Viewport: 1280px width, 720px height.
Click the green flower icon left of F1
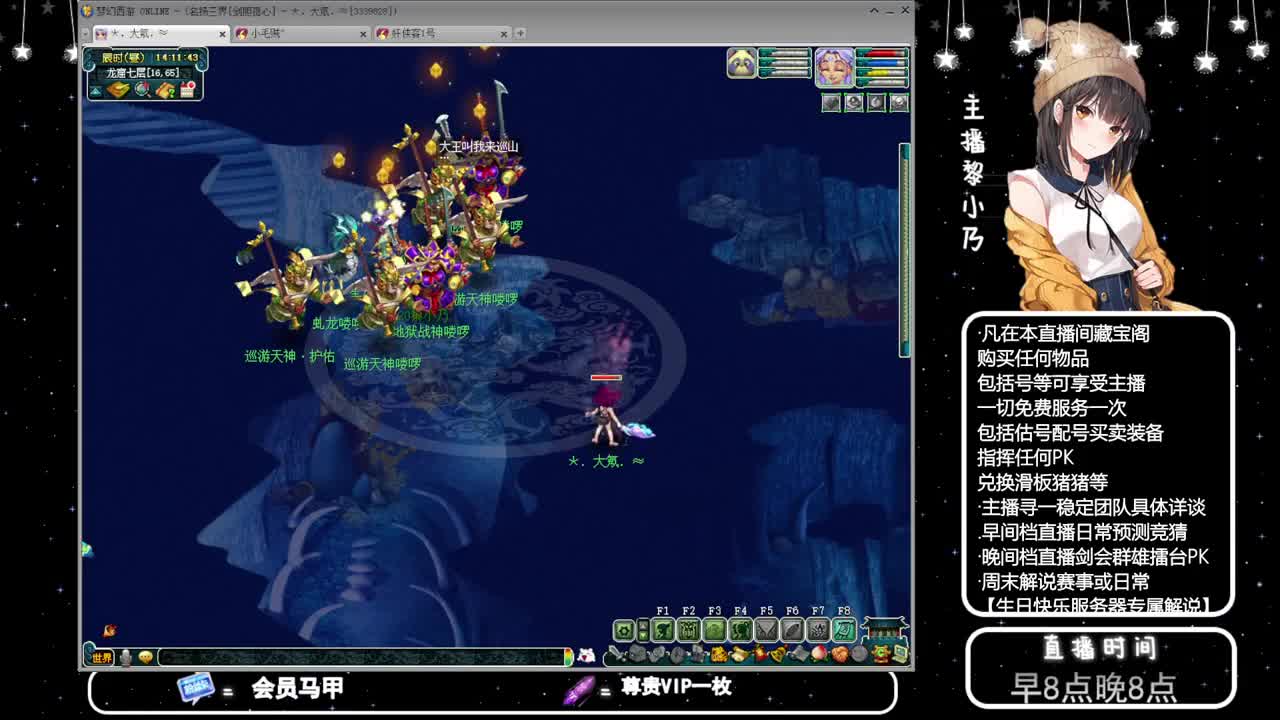624,630
